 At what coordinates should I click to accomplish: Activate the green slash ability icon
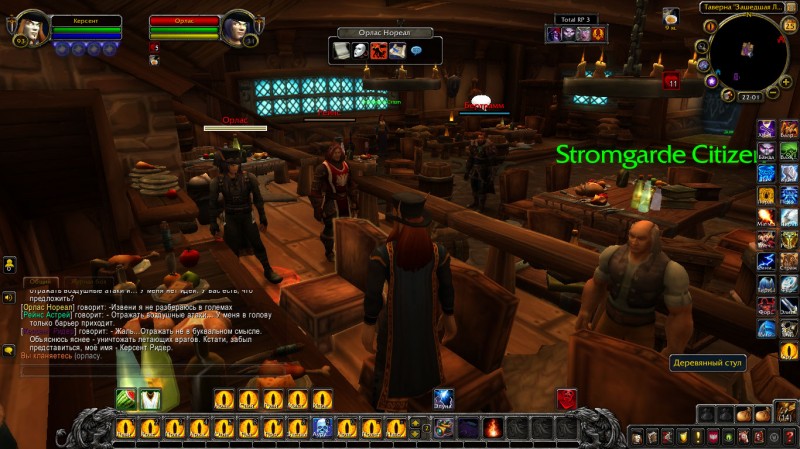point(127,398)
